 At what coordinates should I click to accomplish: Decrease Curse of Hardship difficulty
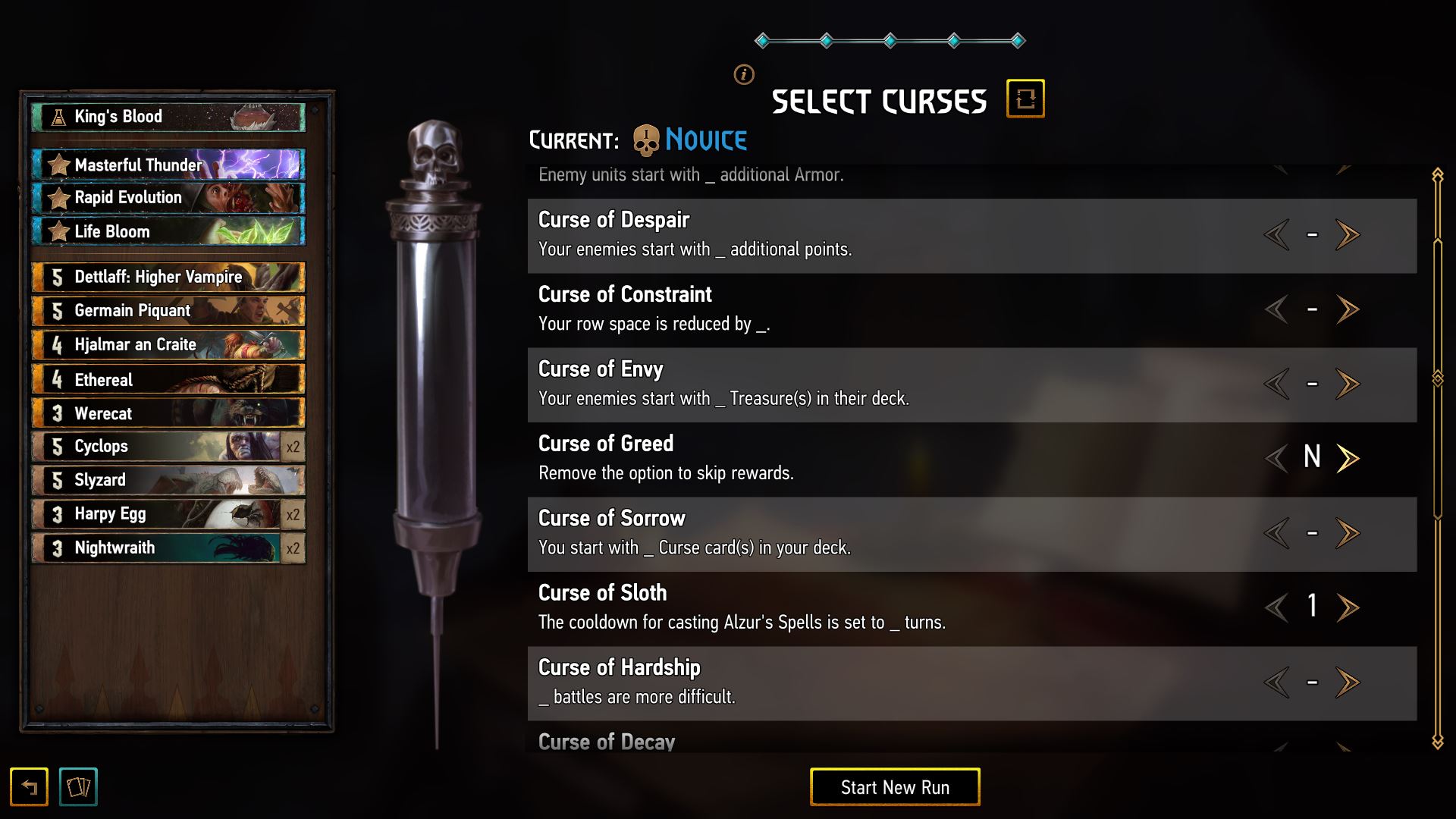(x=1277, y=682)
